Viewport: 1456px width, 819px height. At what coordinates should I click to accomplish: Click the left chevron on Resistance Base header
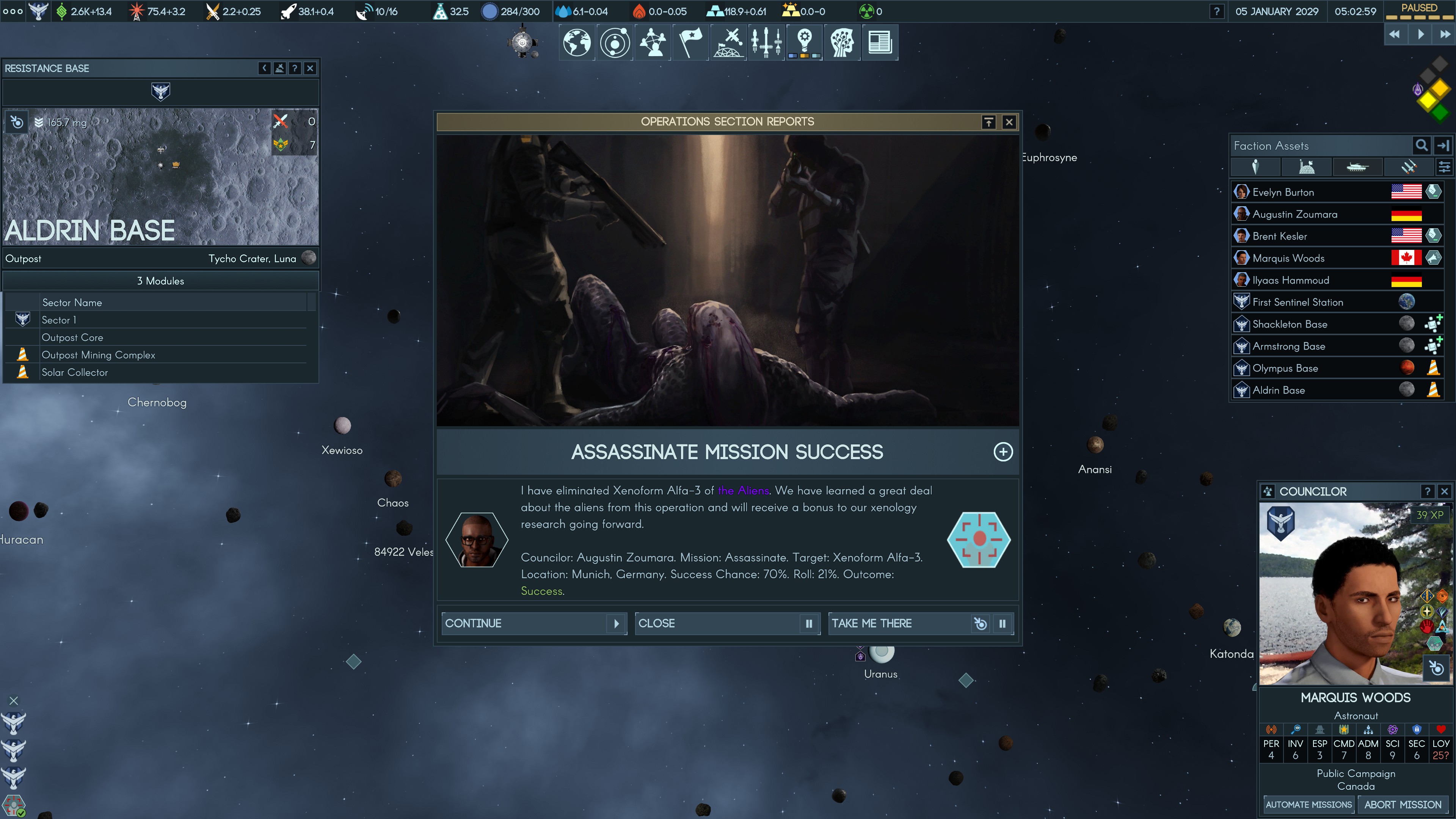pos(264,68)
